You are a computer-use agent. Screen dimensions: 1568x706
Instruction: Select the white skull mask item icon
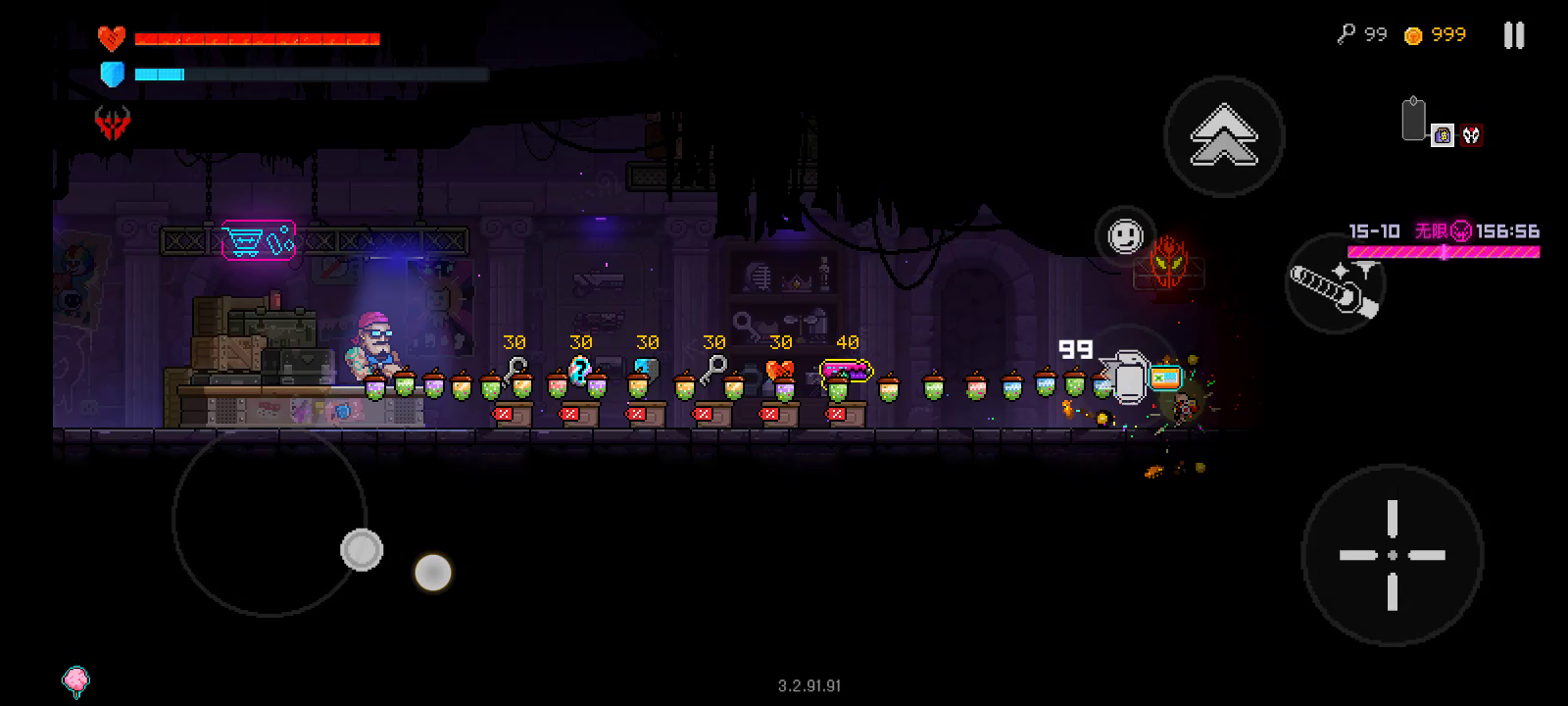coord(1471,135)
